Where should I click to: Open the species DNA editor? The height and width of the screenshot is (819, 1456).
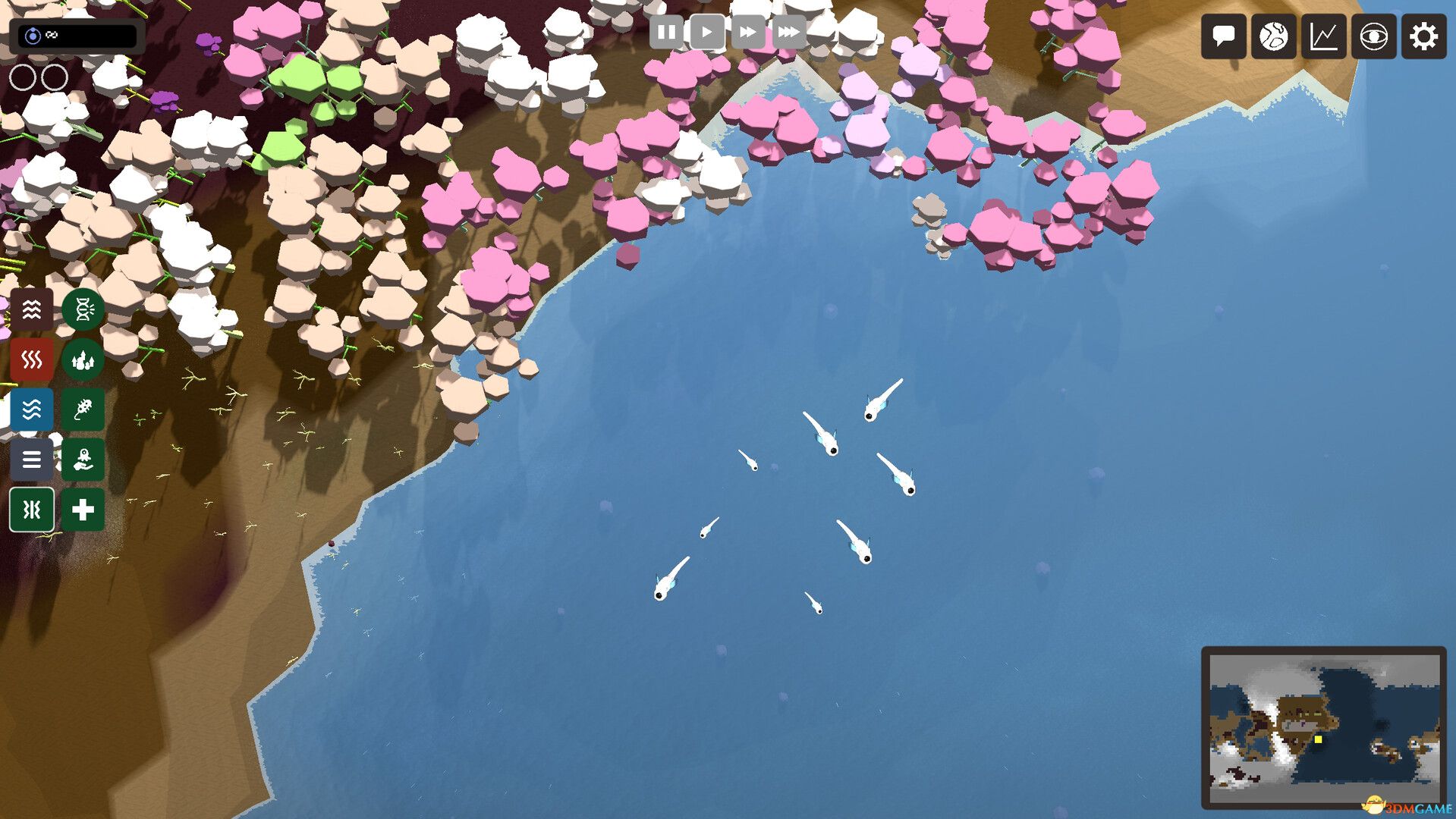point(82,309)
